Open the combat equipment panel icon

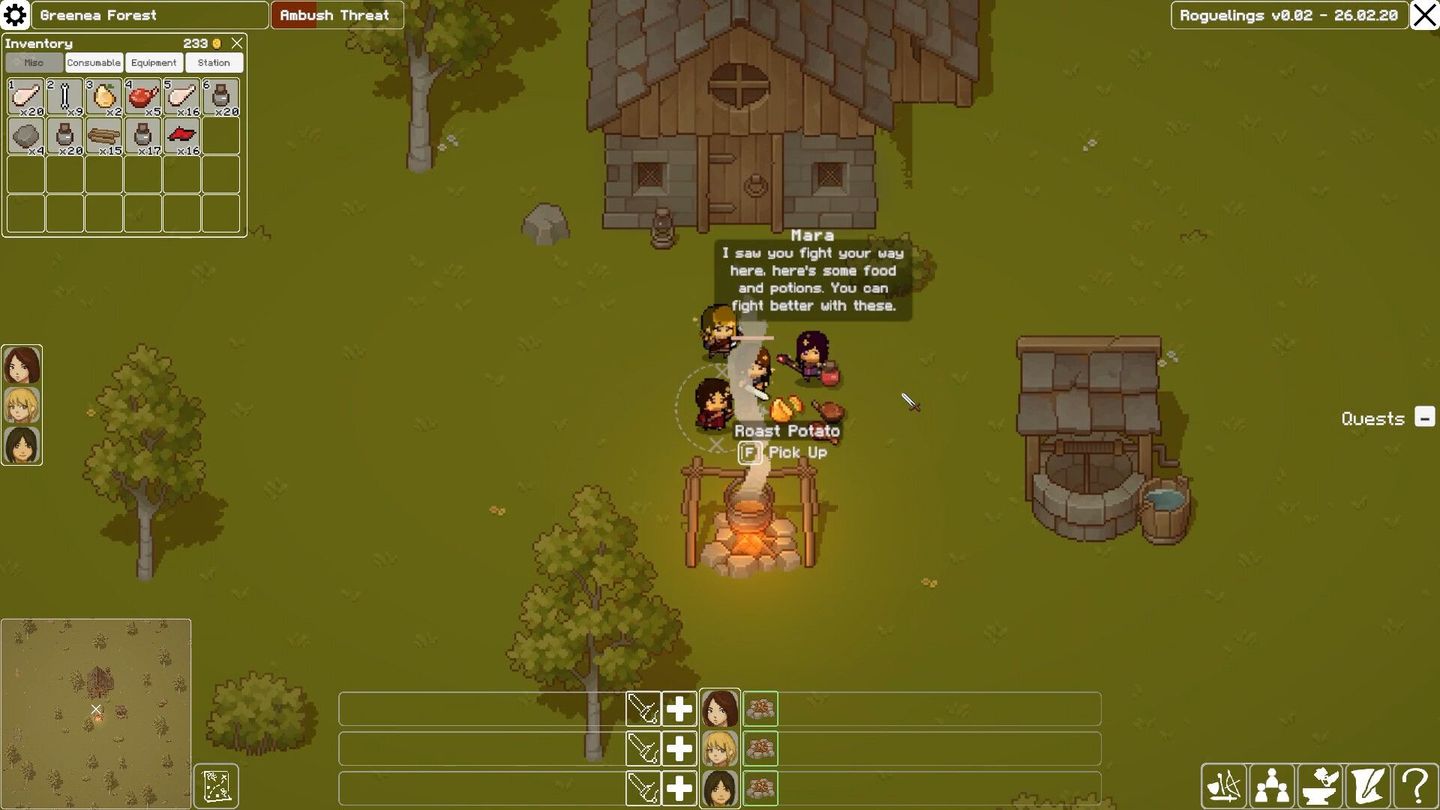pos(1224,785)
